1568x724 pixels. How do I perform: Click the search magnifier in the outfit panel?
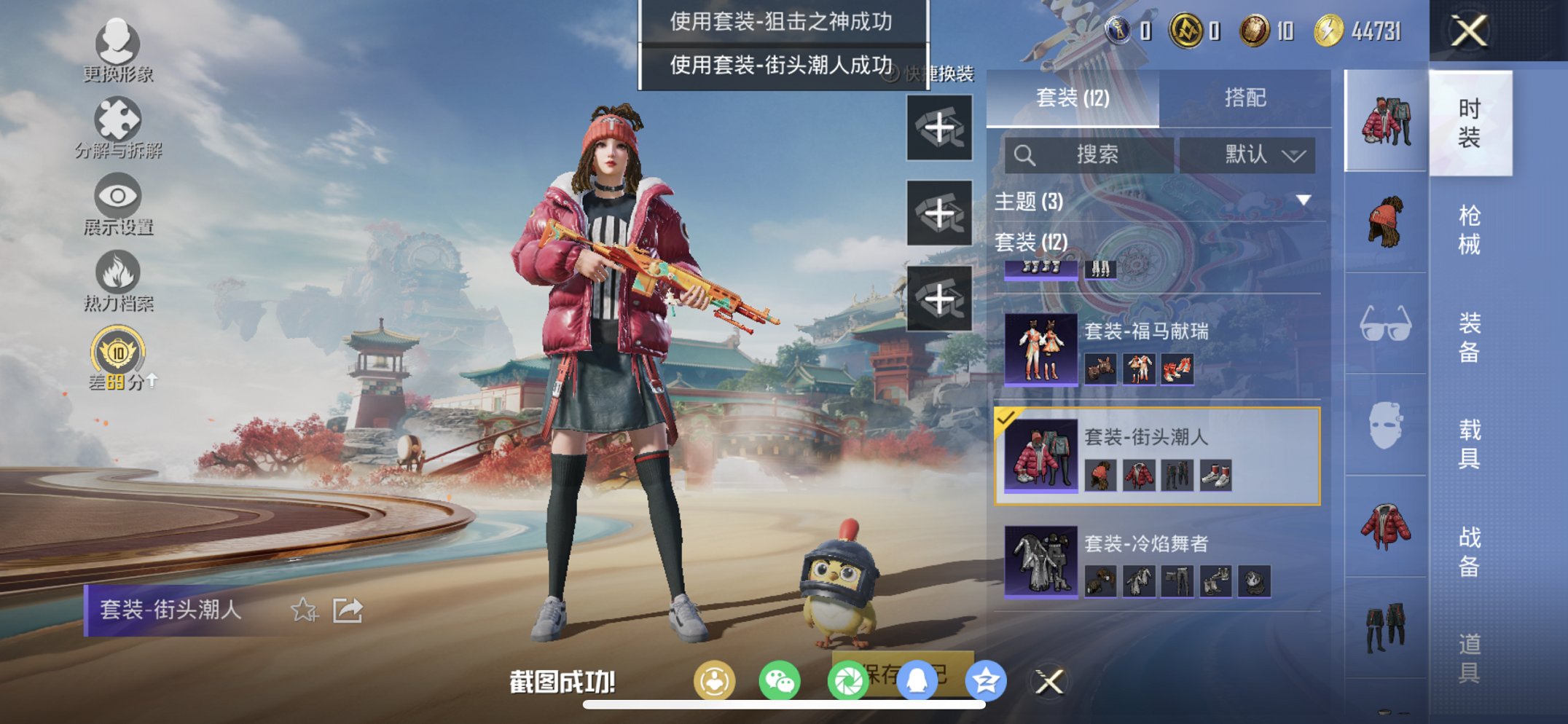click(x=1025, y=154)
